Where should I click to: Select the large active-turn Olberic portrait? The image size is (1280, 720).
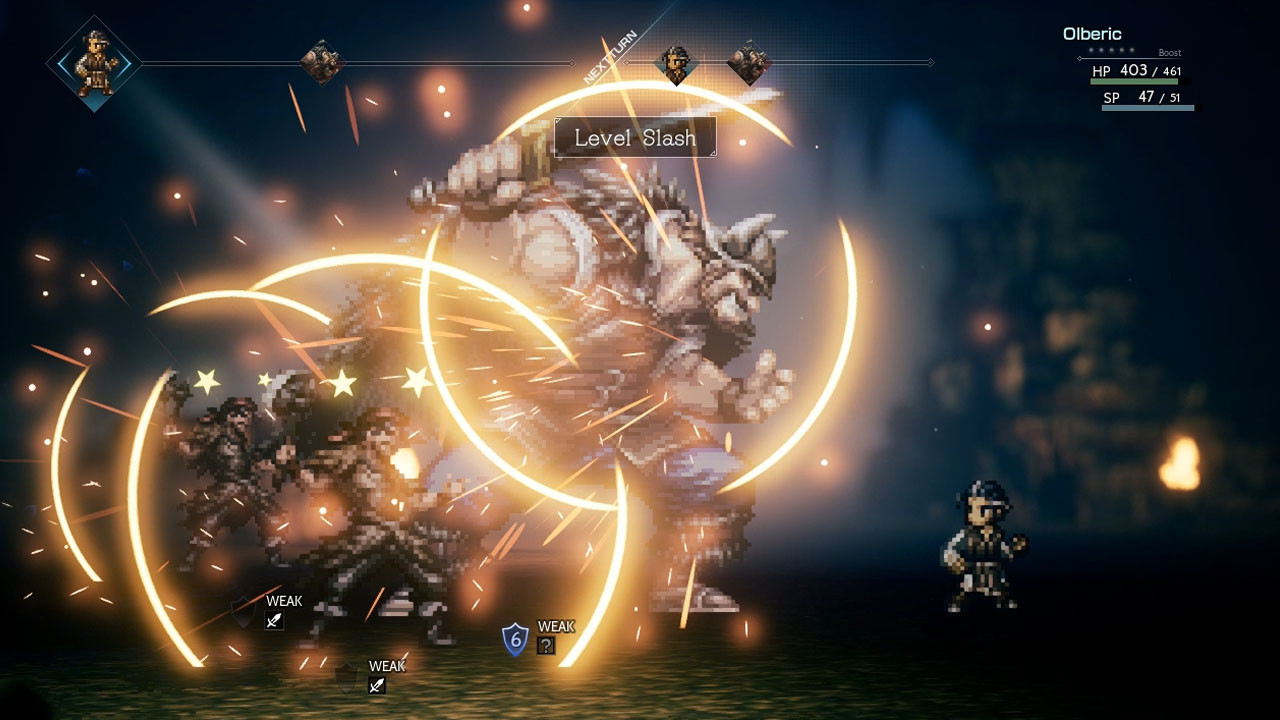click(95, 63)
